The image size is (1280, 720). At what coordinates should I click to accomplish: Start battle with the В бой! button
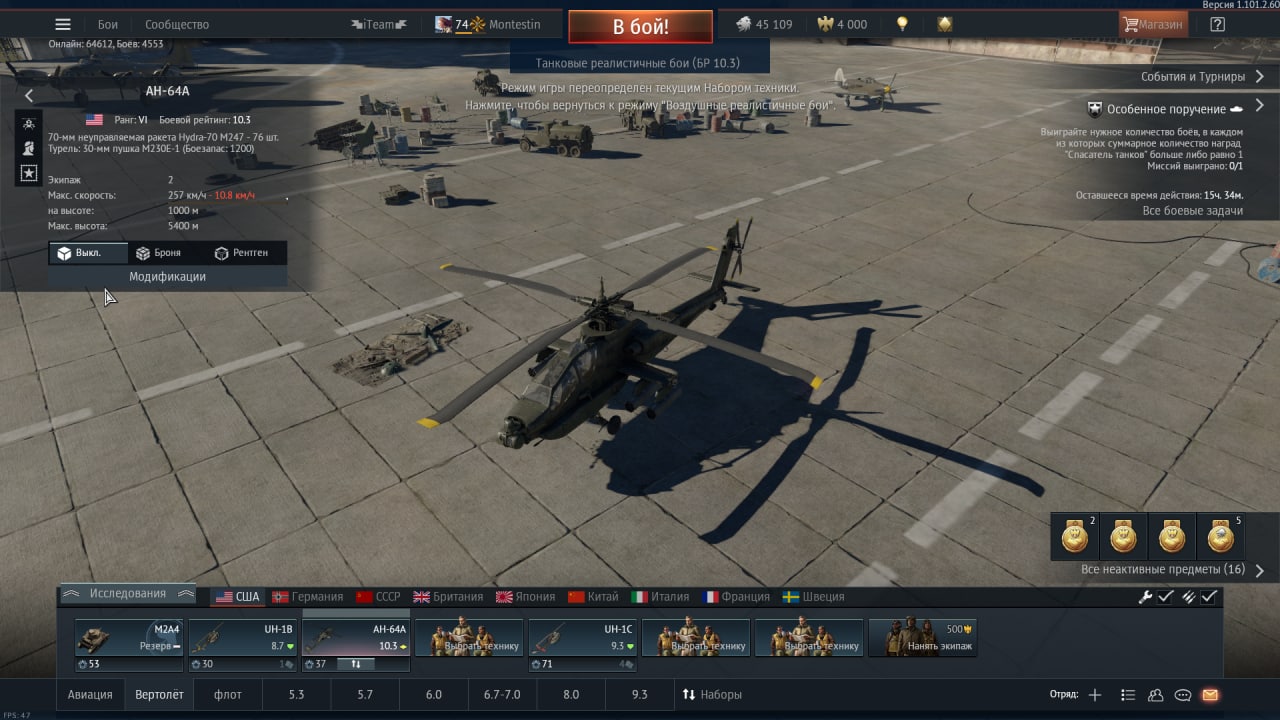pos(640,26)
